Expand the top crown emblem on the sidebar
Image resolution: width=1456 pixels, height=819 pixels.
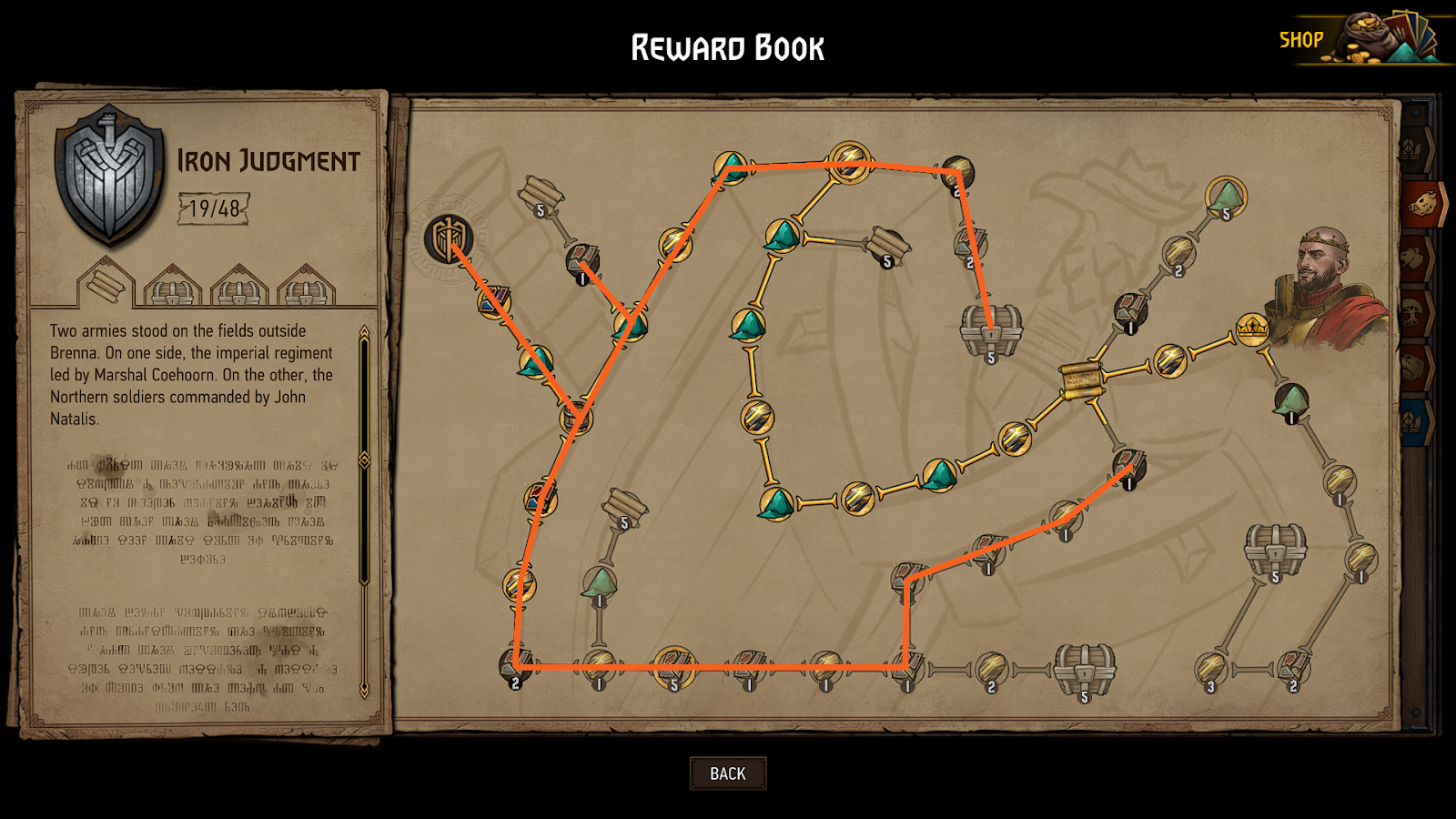1412,147
